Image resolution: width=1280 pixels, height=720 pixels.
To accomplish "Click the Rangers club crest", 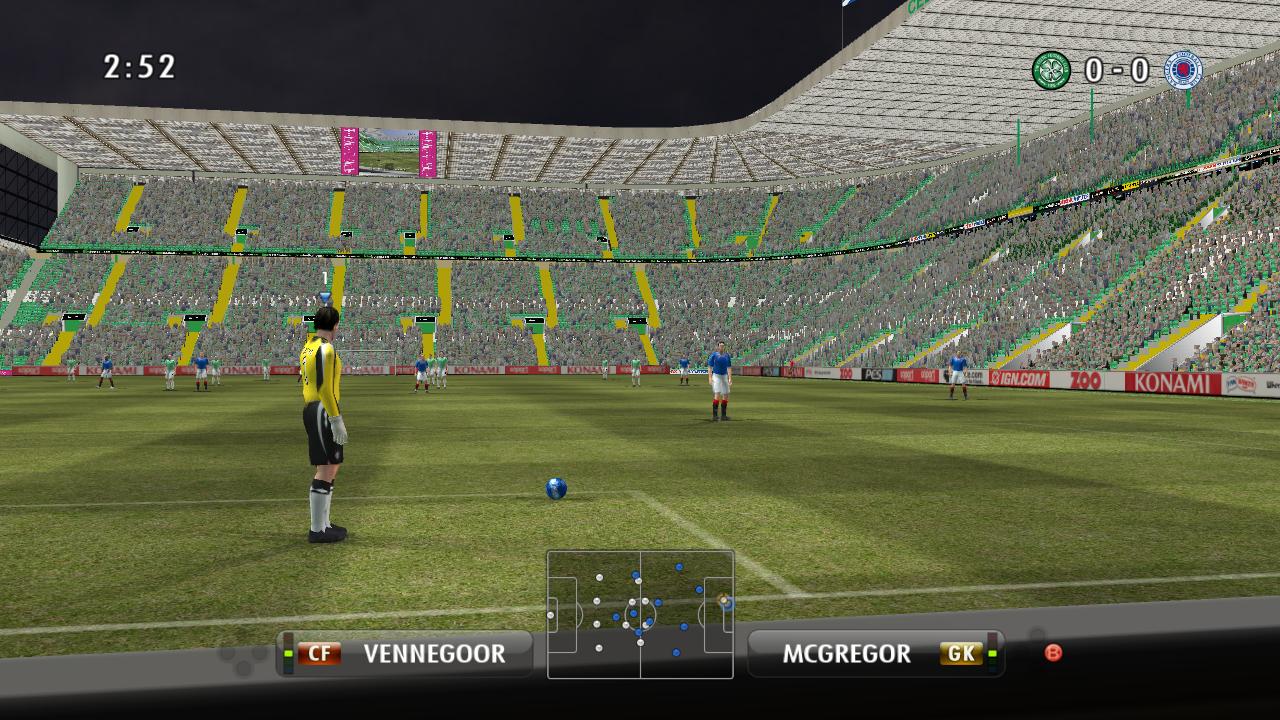I will [1184, 70].
